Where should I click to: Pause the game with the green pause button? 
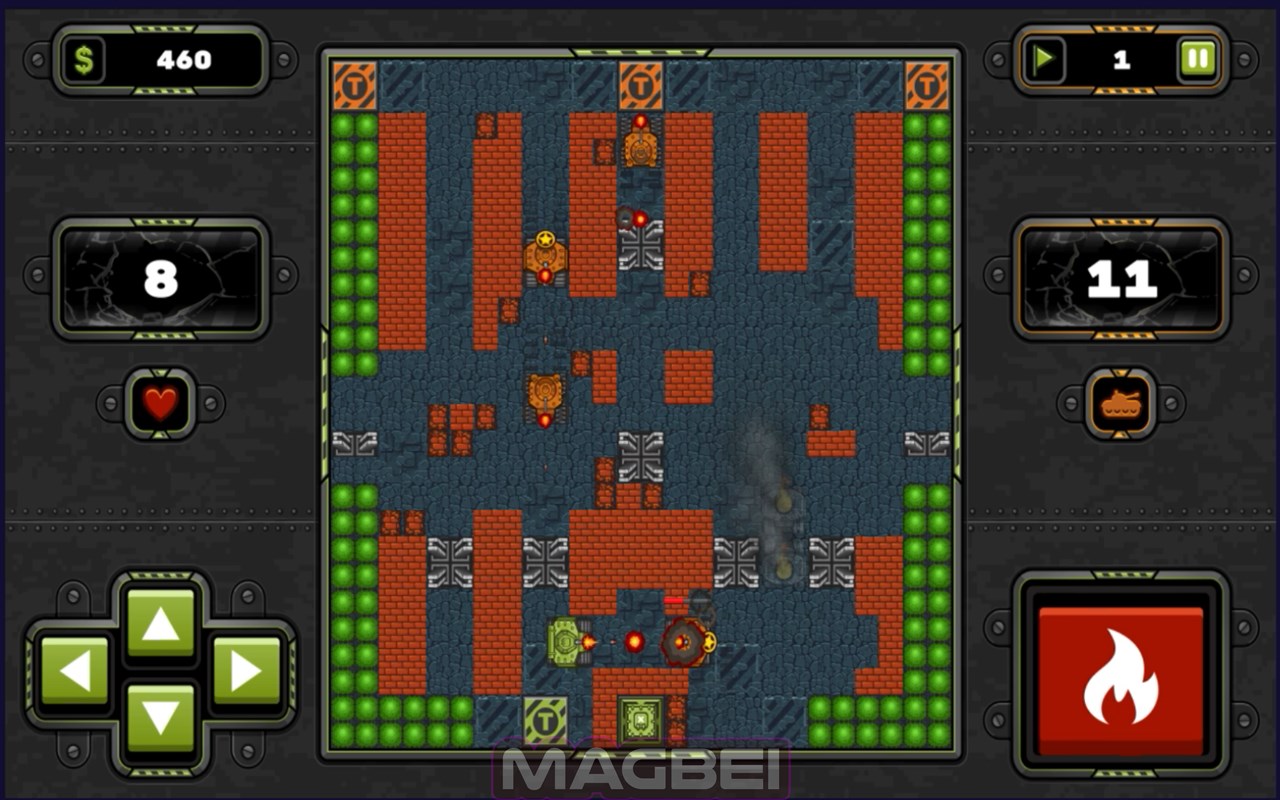point(1196,60)
